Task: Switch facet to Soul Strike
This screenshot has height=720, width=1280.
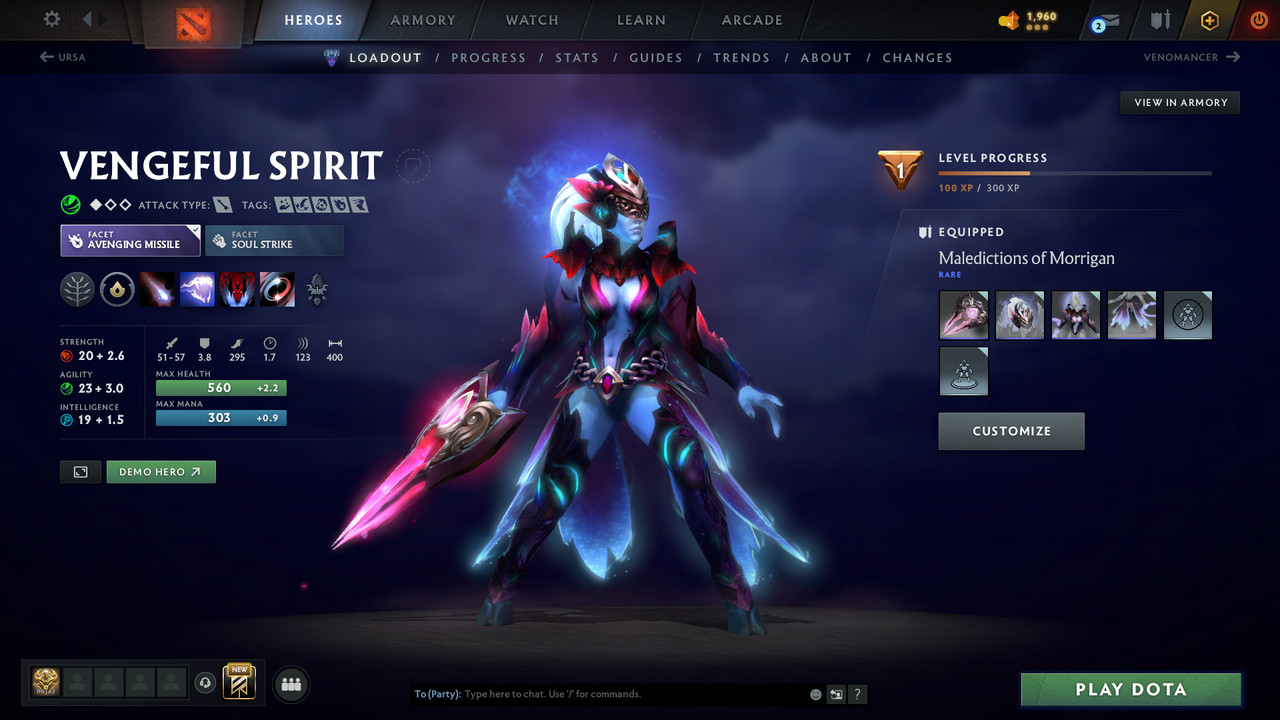Action: 274,240
